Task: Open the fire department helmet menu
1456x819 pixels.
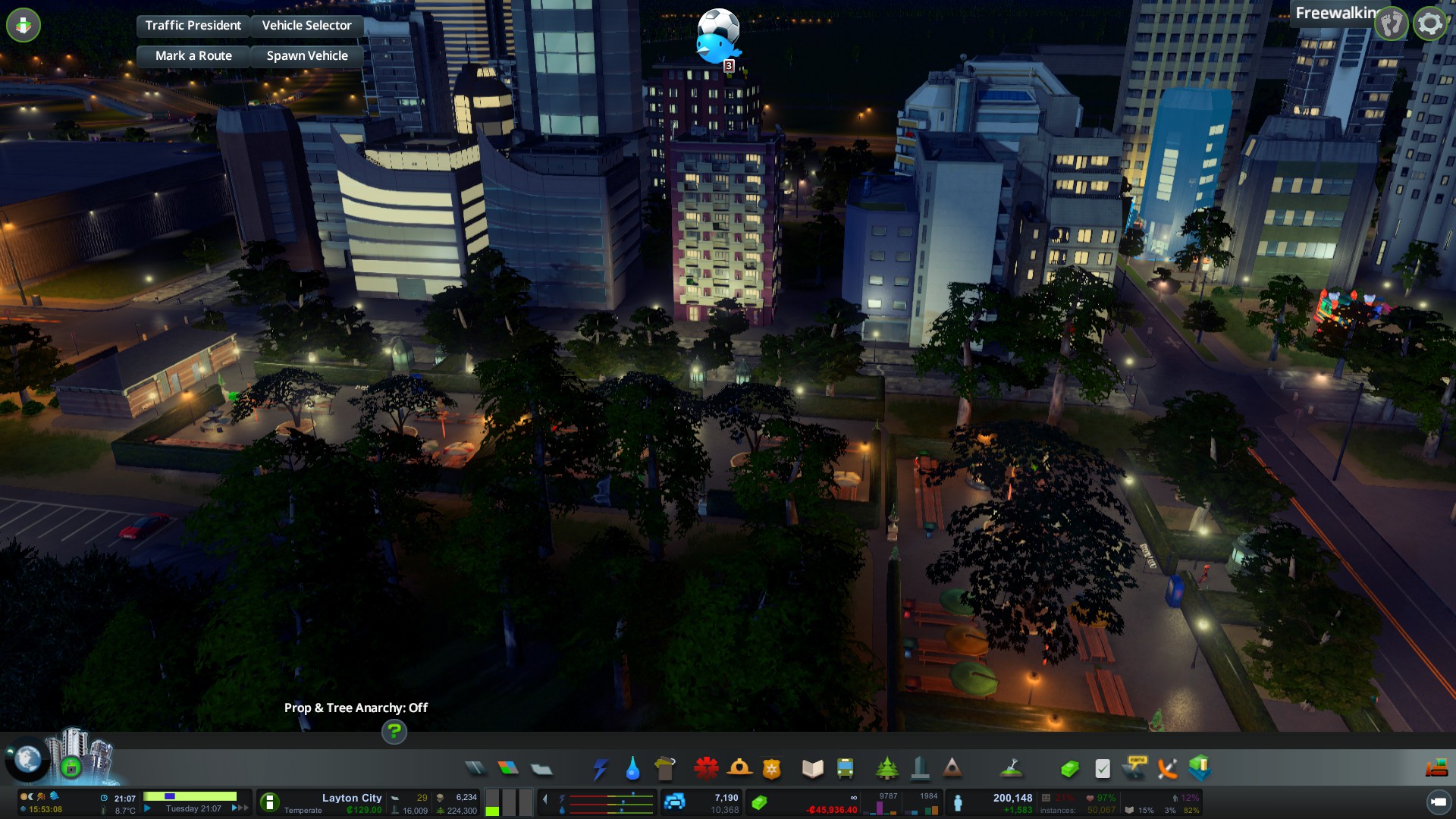Action: [x=739, y=769]
